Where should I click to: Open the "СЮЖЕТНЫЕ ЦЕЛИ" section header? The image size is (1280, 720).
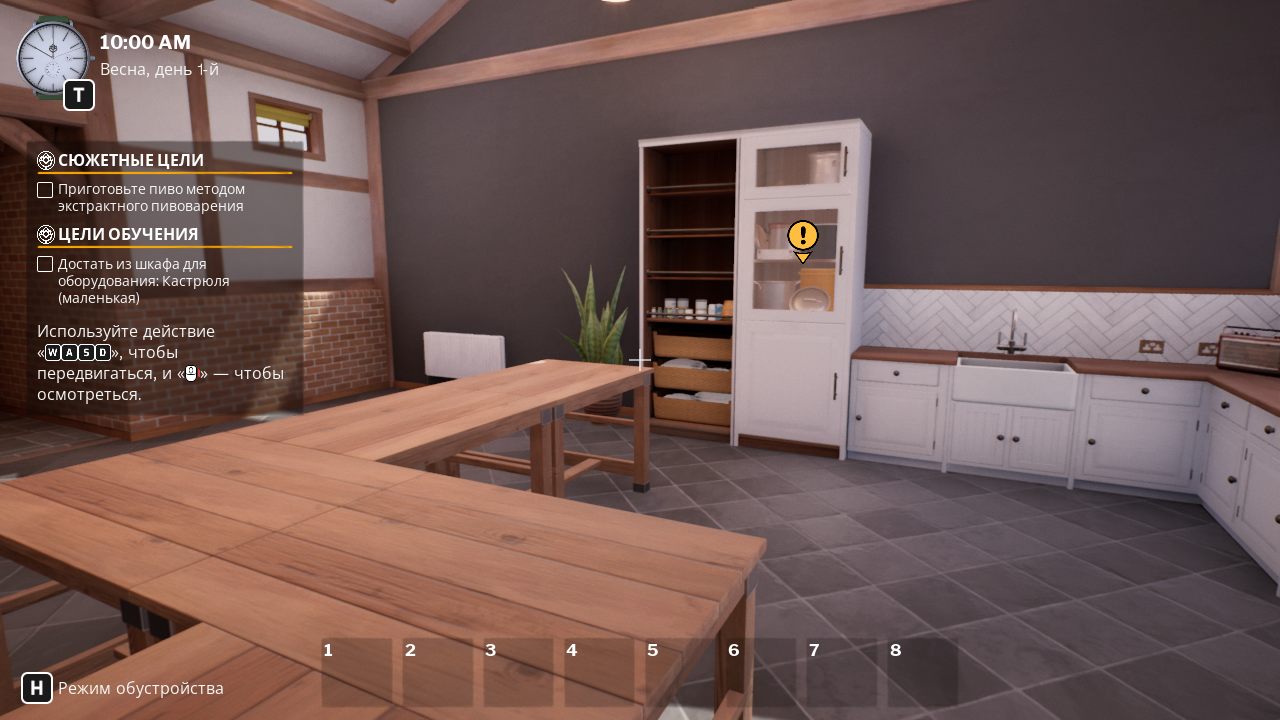pyautogui.click(x=132, y=160)
